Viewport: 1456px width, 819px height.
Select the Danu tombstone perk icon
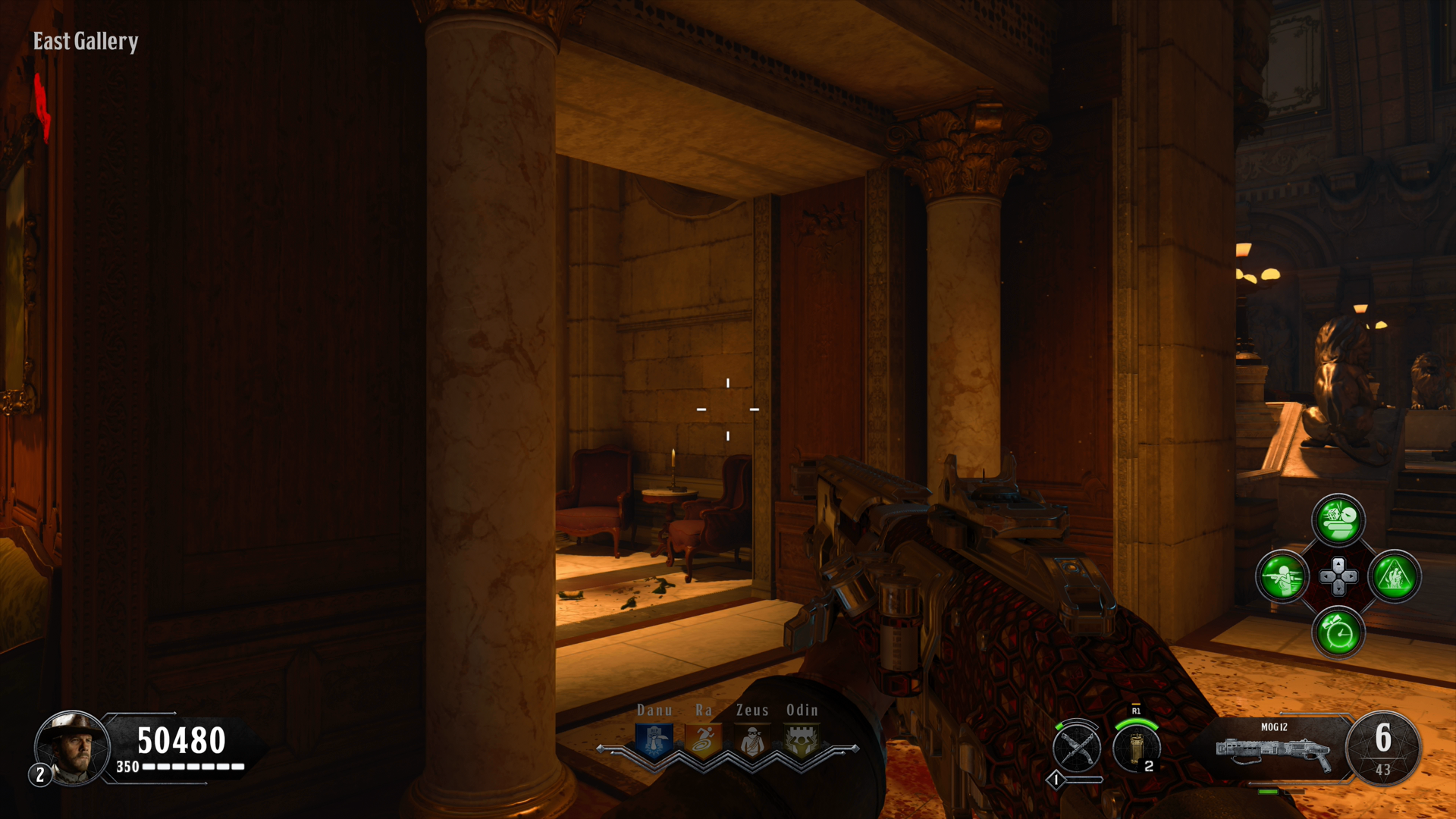coord(654,741)
